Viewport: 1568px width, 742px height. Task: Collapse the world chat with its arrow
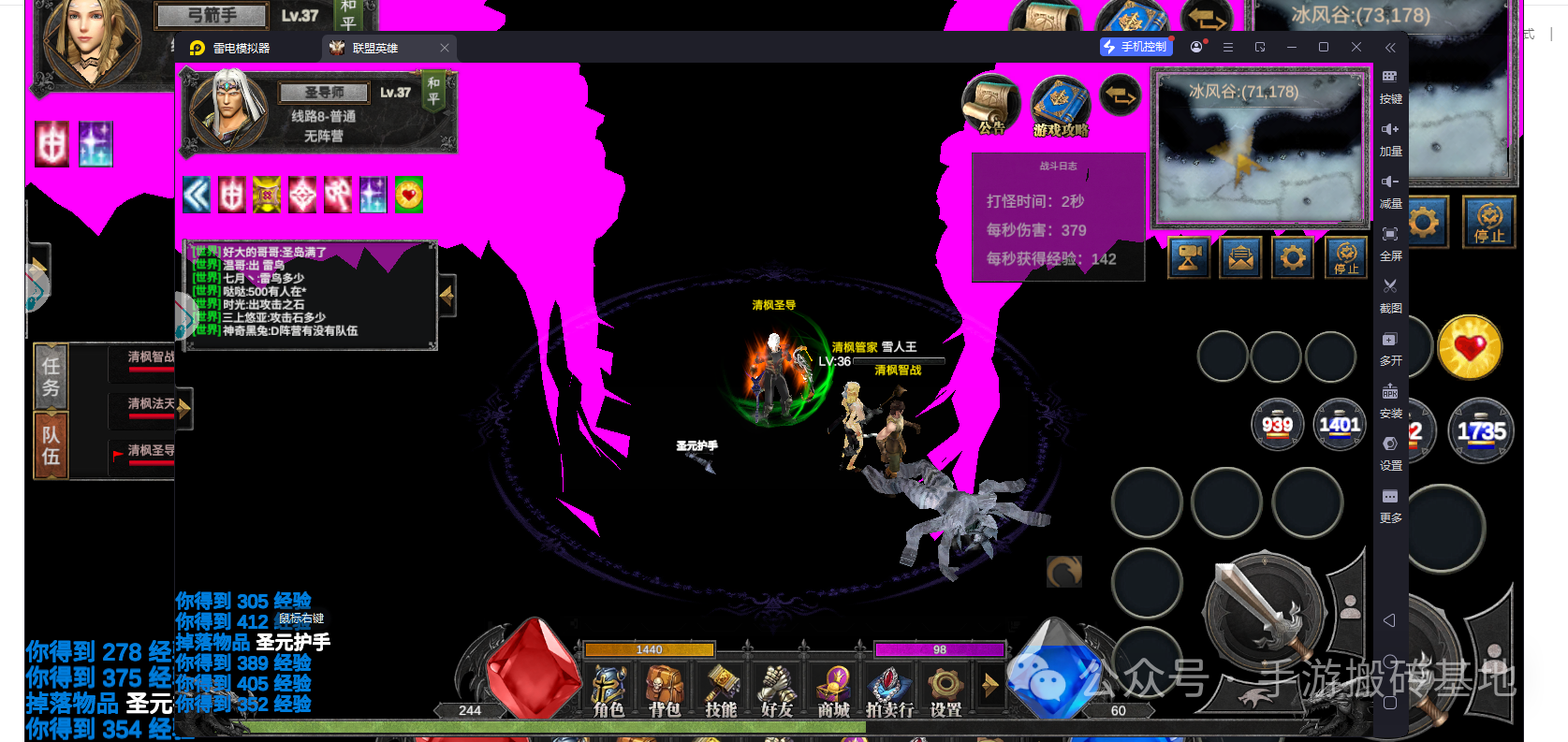(x=447, y=296)
